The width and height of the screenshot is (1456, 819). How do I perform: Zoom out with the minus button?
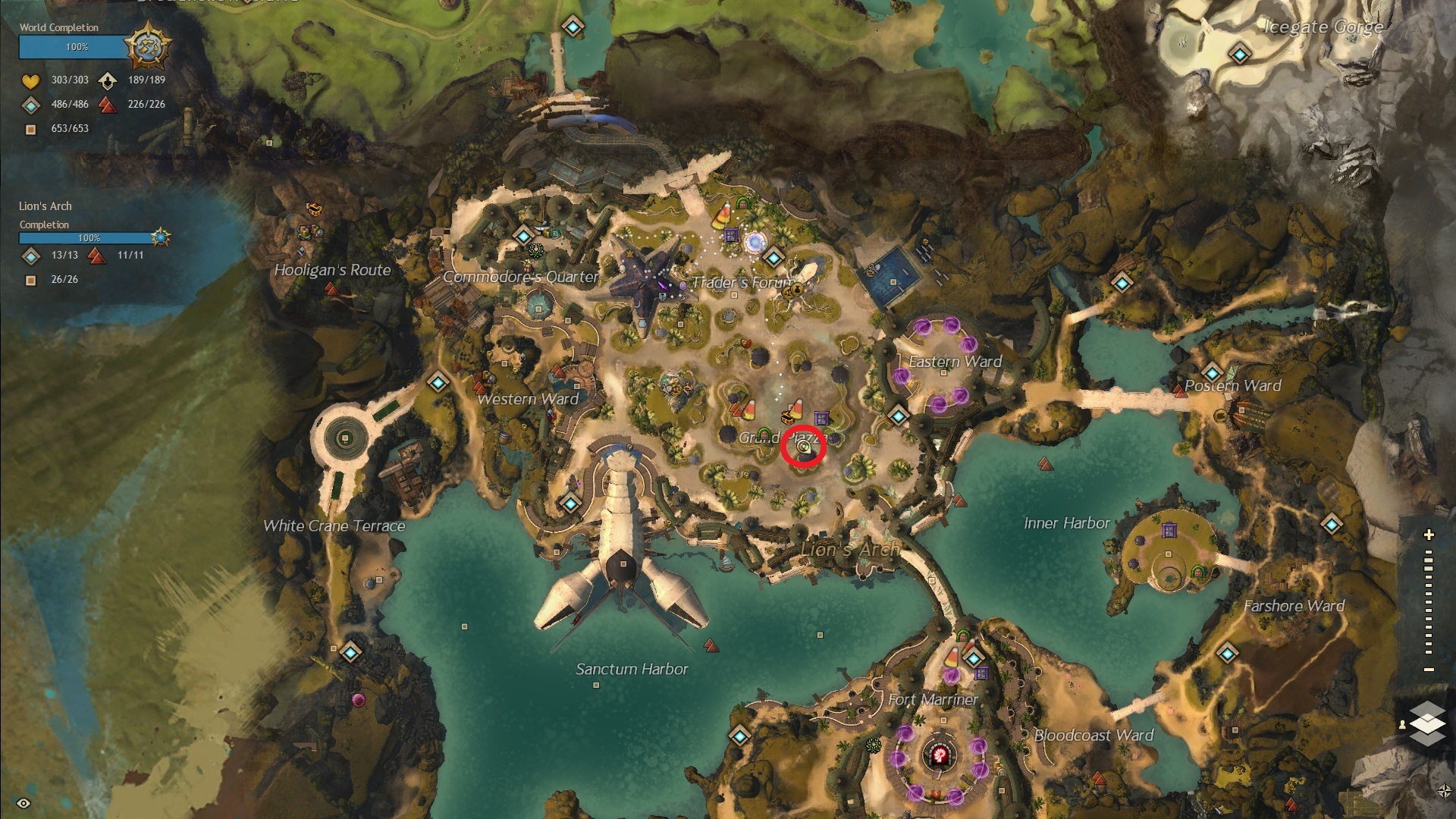(x=1429, y=670)
